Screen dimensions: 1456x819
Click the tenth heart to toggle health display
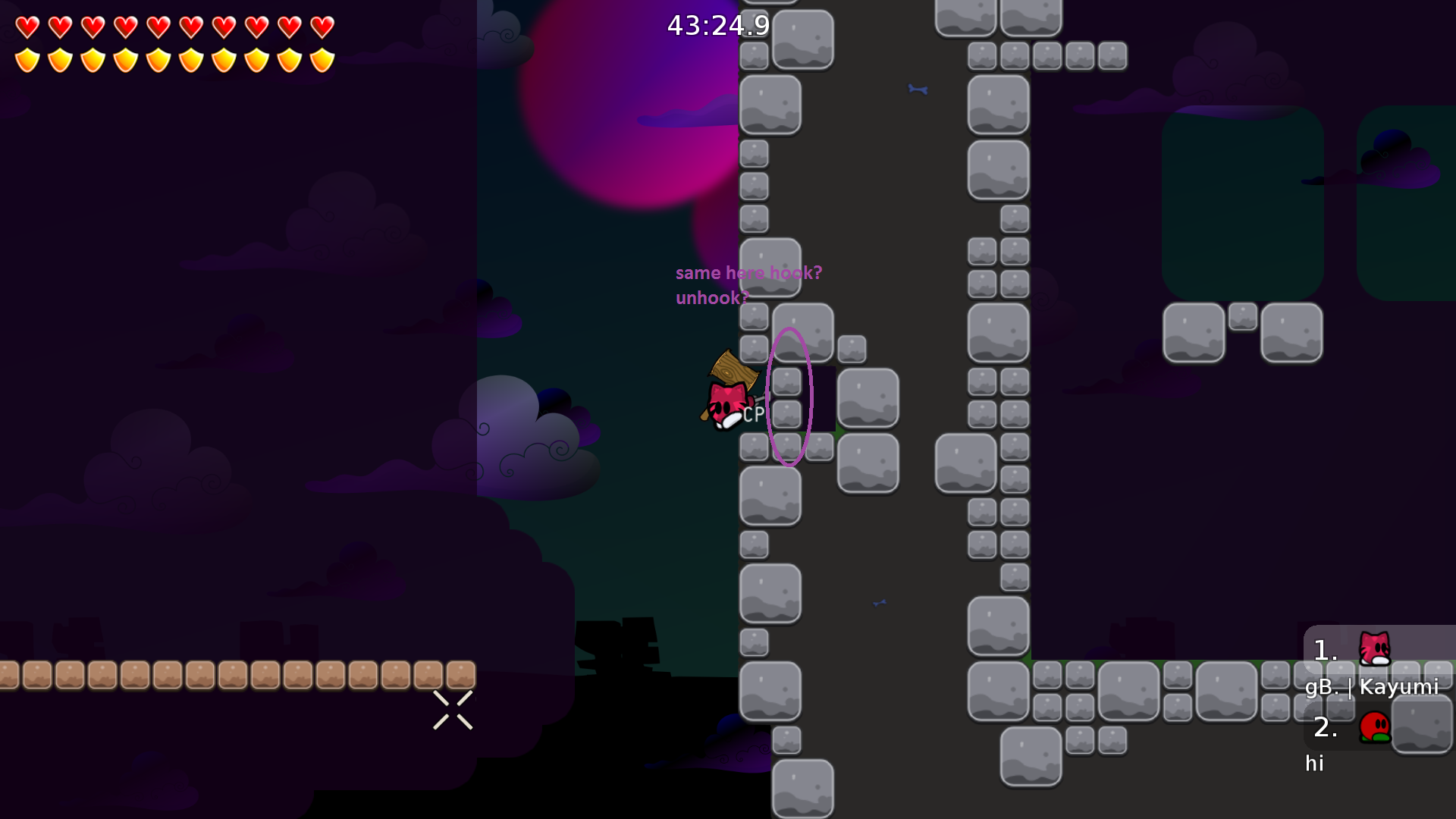tap(322, 27)
